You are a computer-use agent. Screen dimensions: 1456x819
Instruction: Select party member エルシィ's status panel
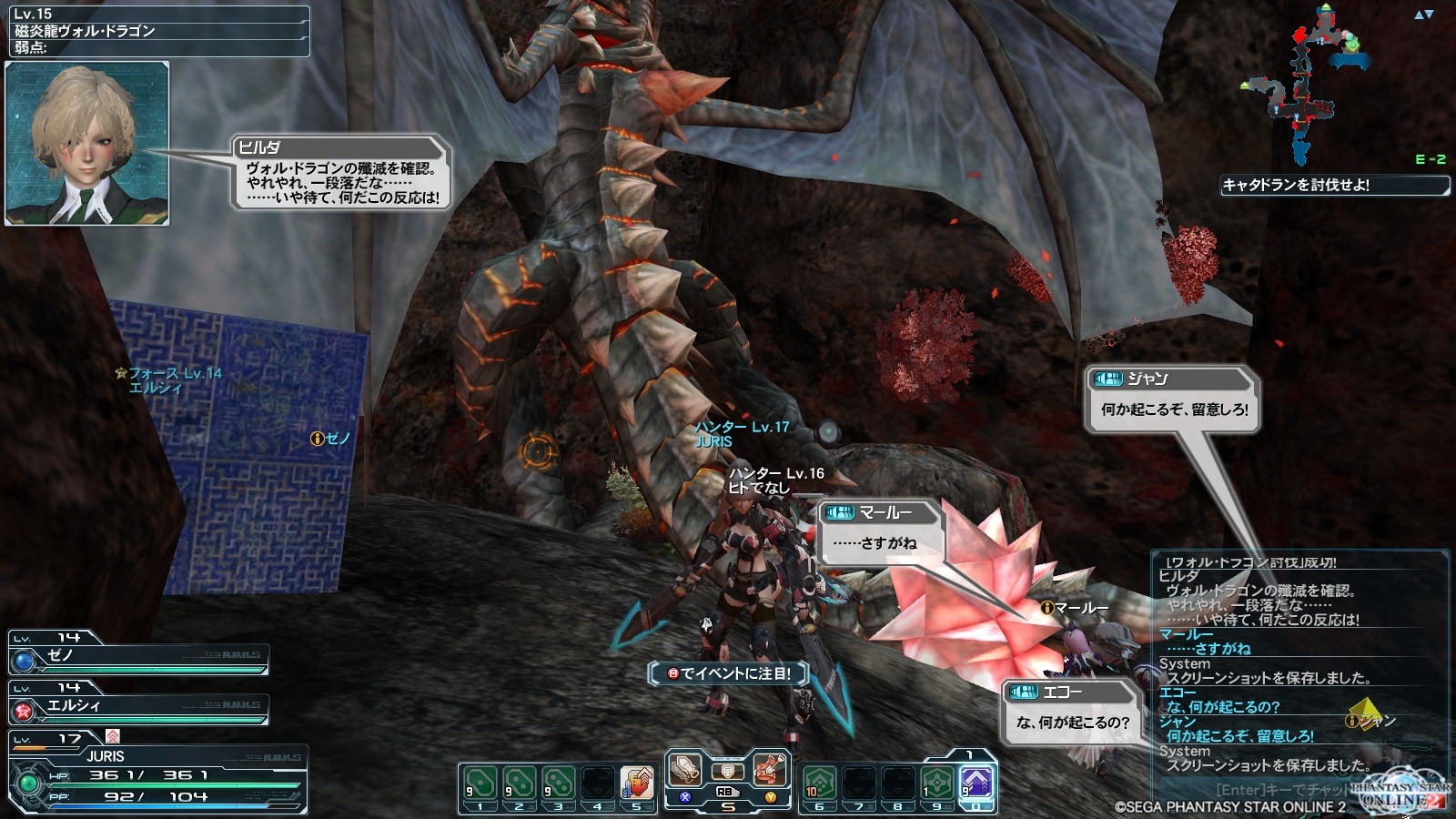[138, 705]
